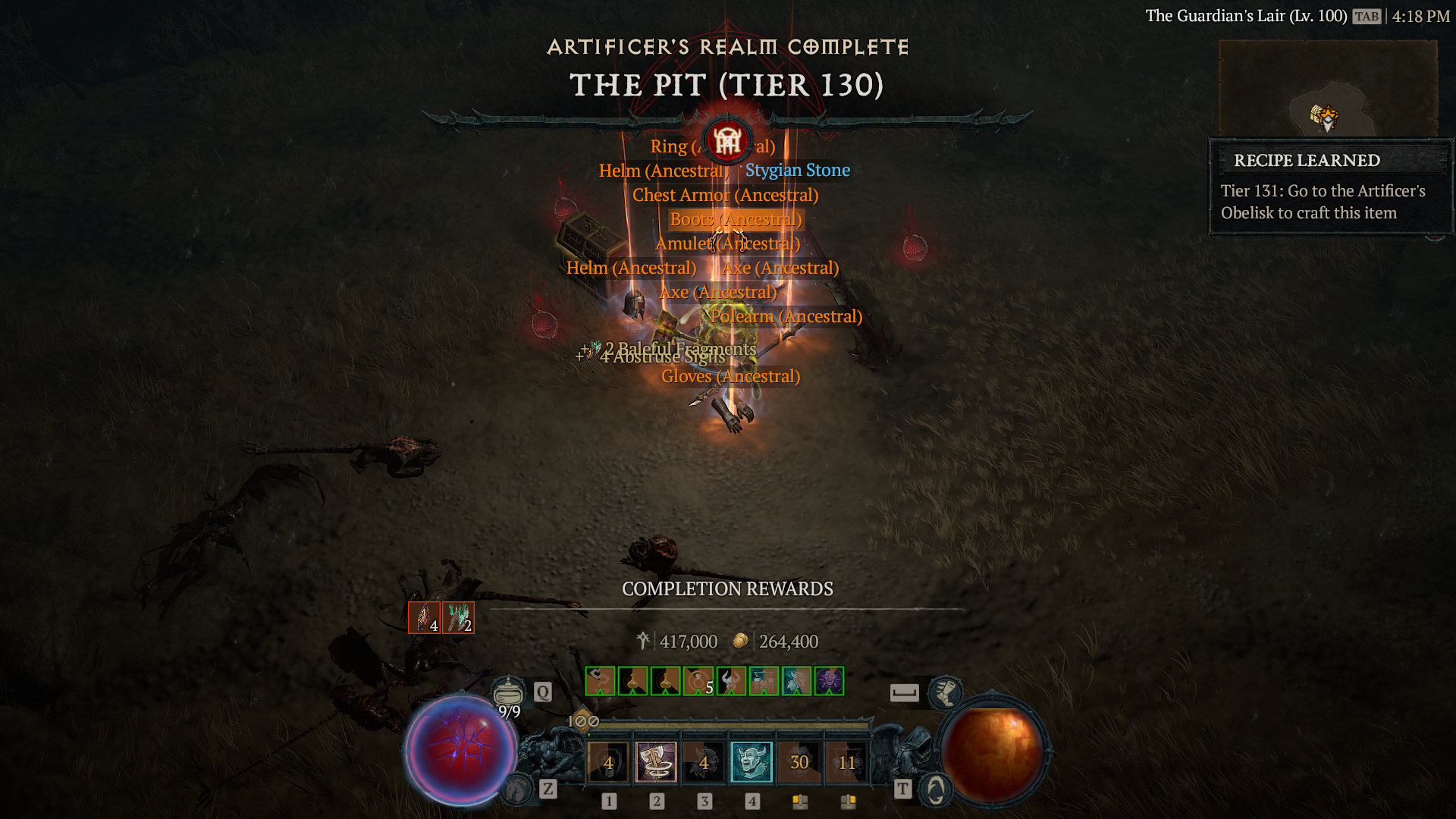Pick up the Chest Armor (Ancestral) drop
This screenshot has width=1456, height=819.
click(x=725, y=195)
